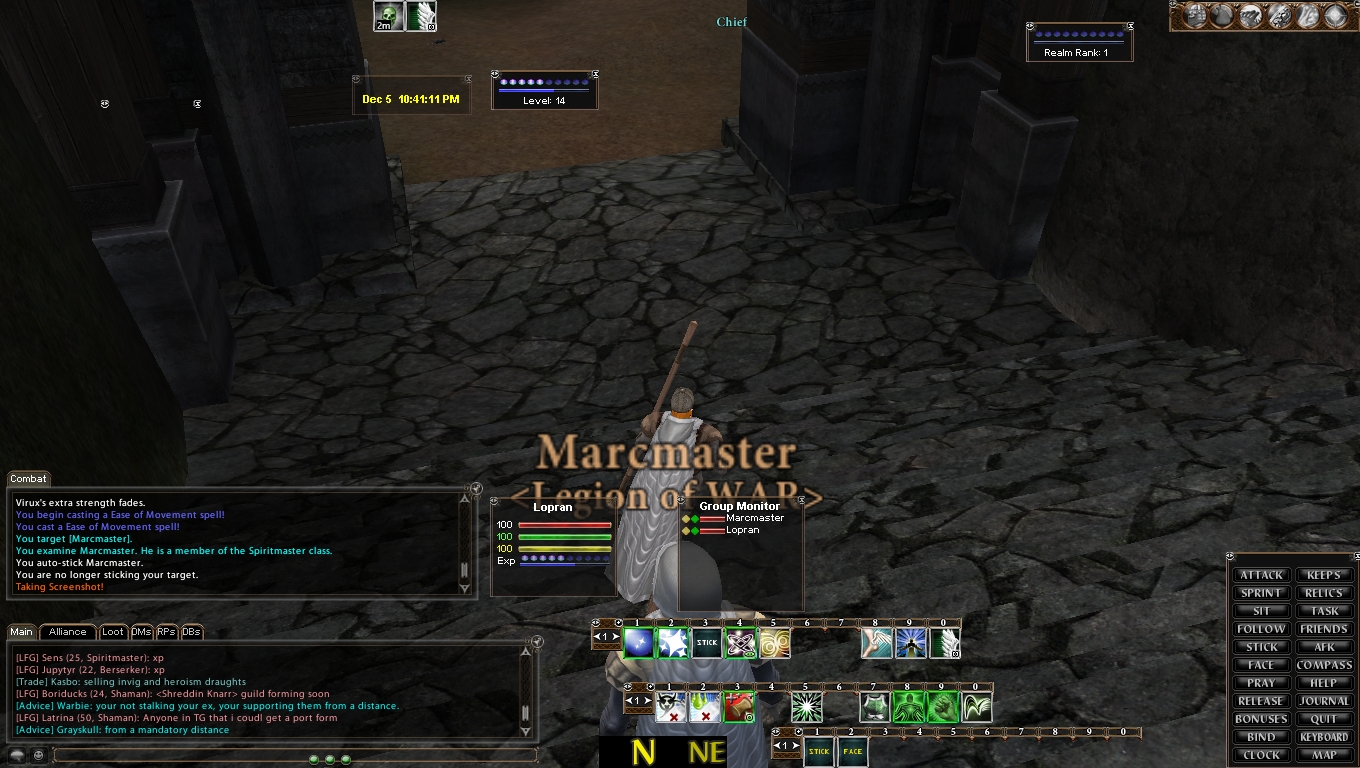Image resolution: width=1360 pixels, height=768 pixels.
Task: Open the Keyboard settings button
Action: point(1324,737)
